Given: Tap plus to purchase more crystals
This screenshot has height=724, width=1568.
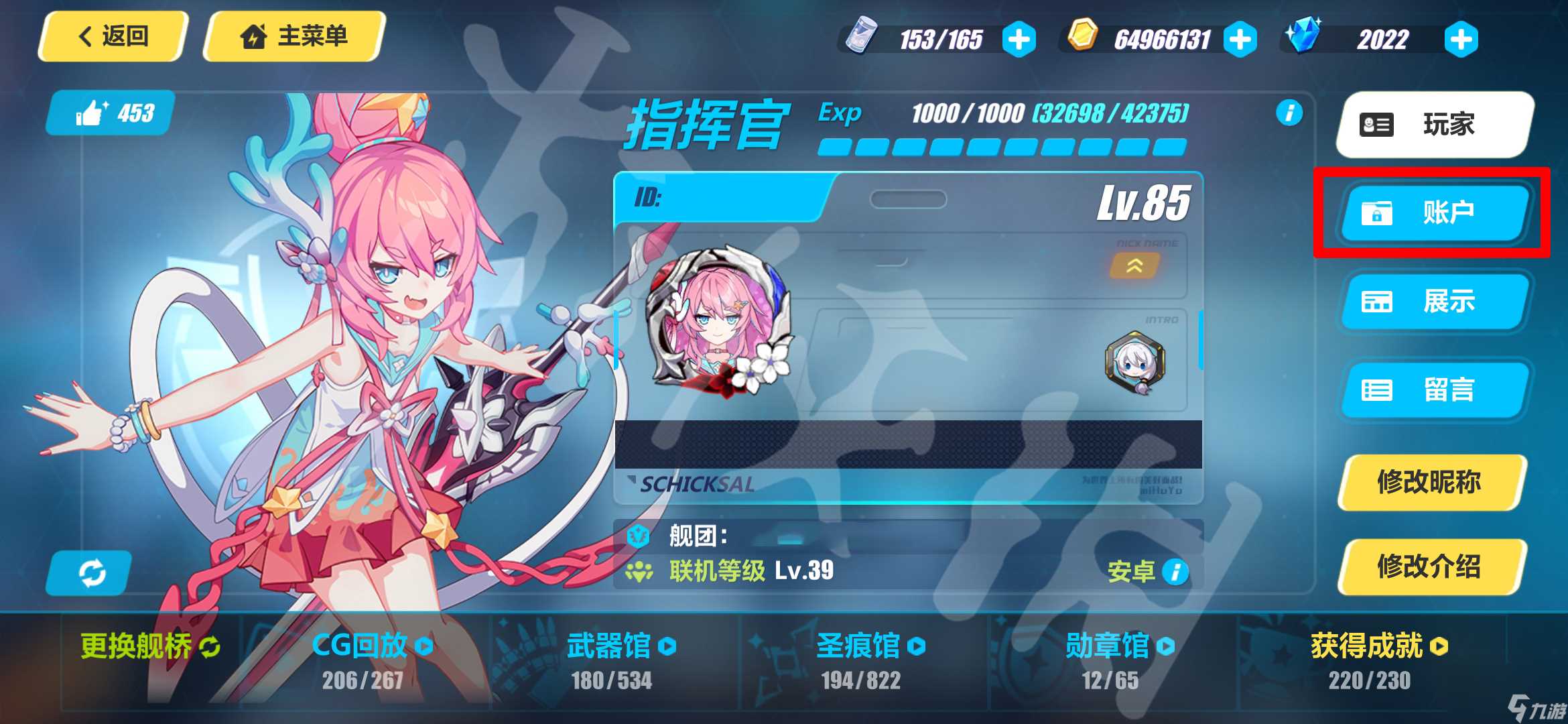Looking at the screenshot, I should [1461, 39].
